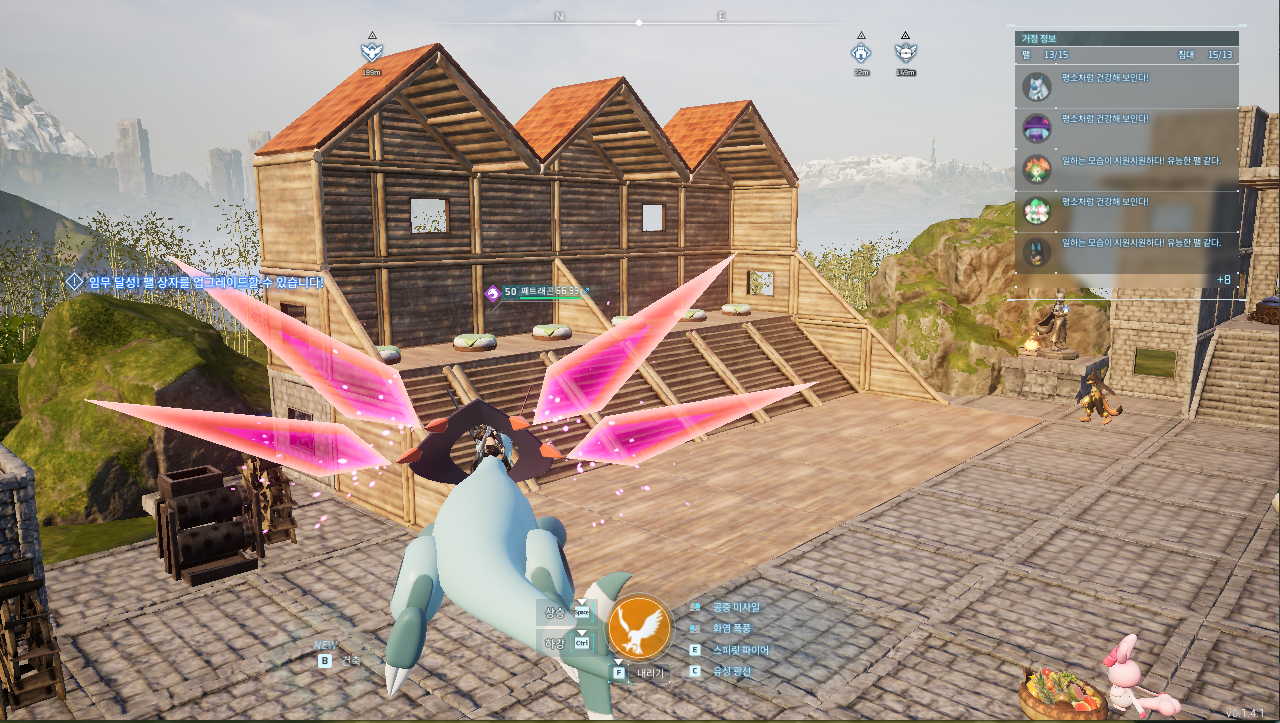Select the white-and-blue pal portrait in base list
This screenshot has width=1280, height=723.
[1037, 87]
